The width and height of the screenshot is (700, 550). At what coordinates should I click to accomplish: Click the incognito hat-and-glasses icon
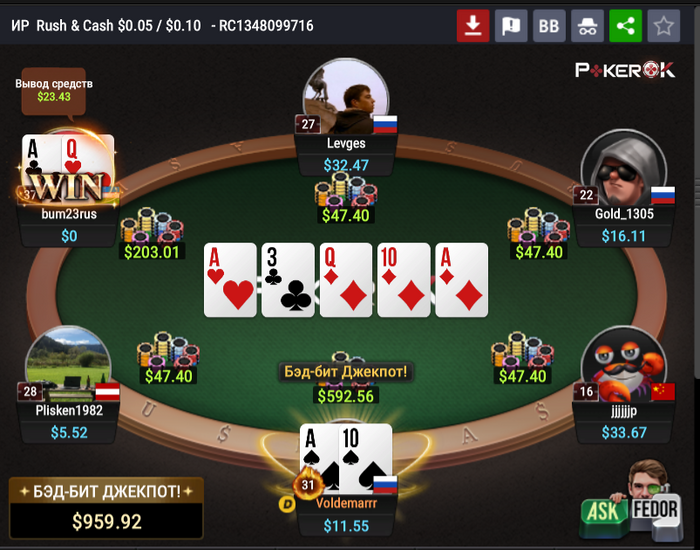click(x=587, y=26)
